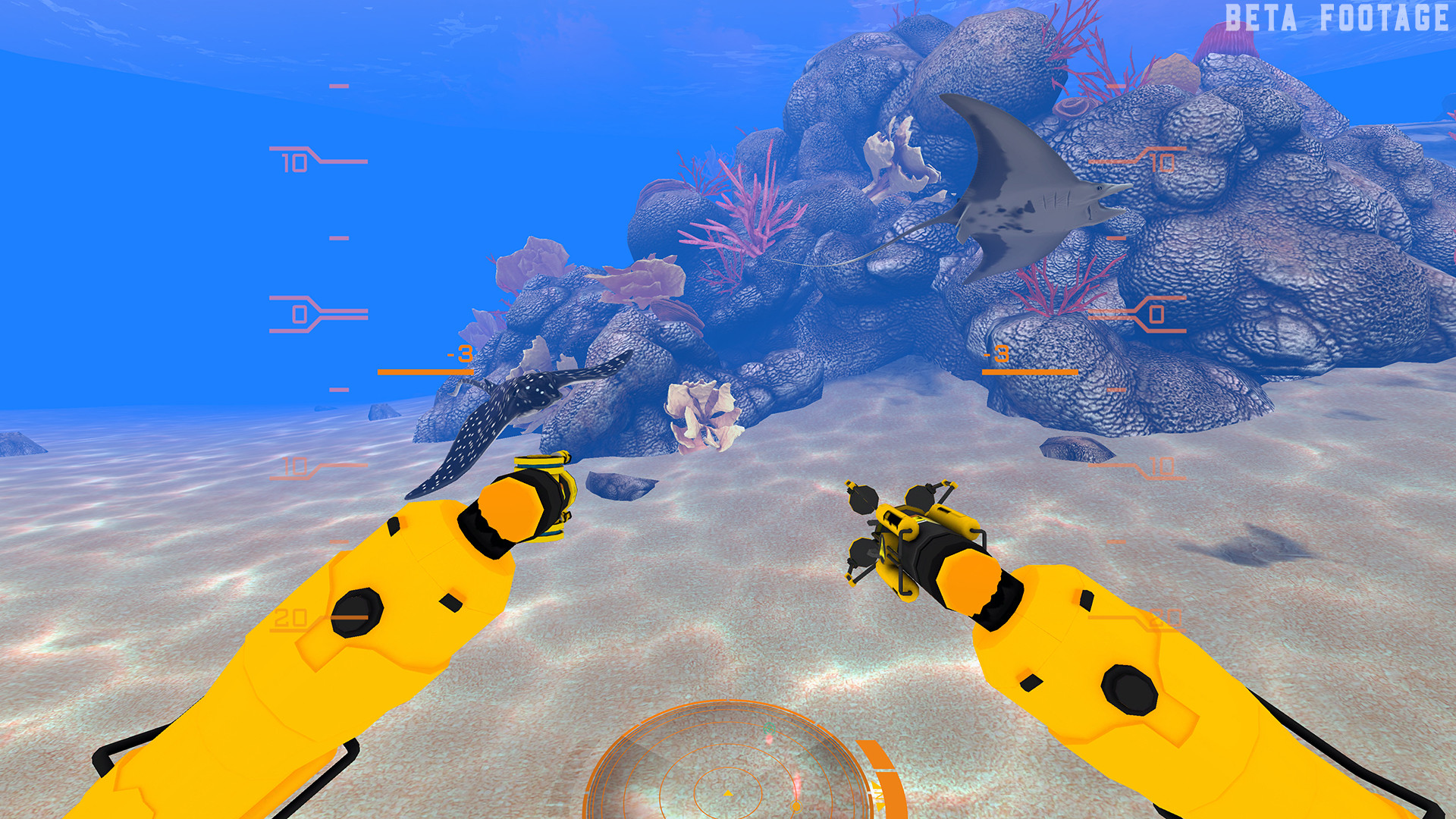Select the yellow player triangle on the compass
Viewport: 1456px width, 819px height.
point(728,795)
